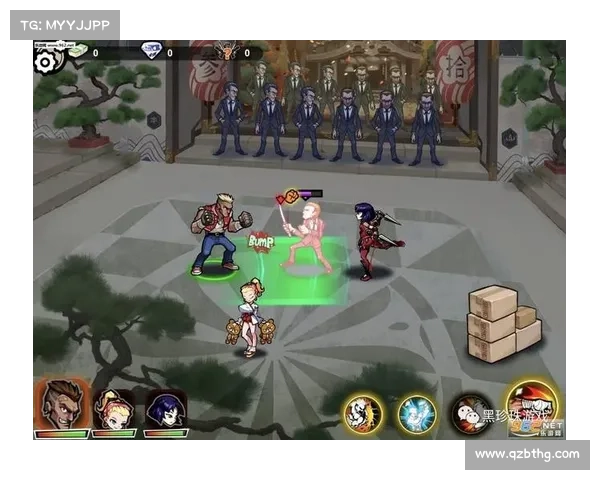Select the purple-haired ninja portrait

coord(165,408)
